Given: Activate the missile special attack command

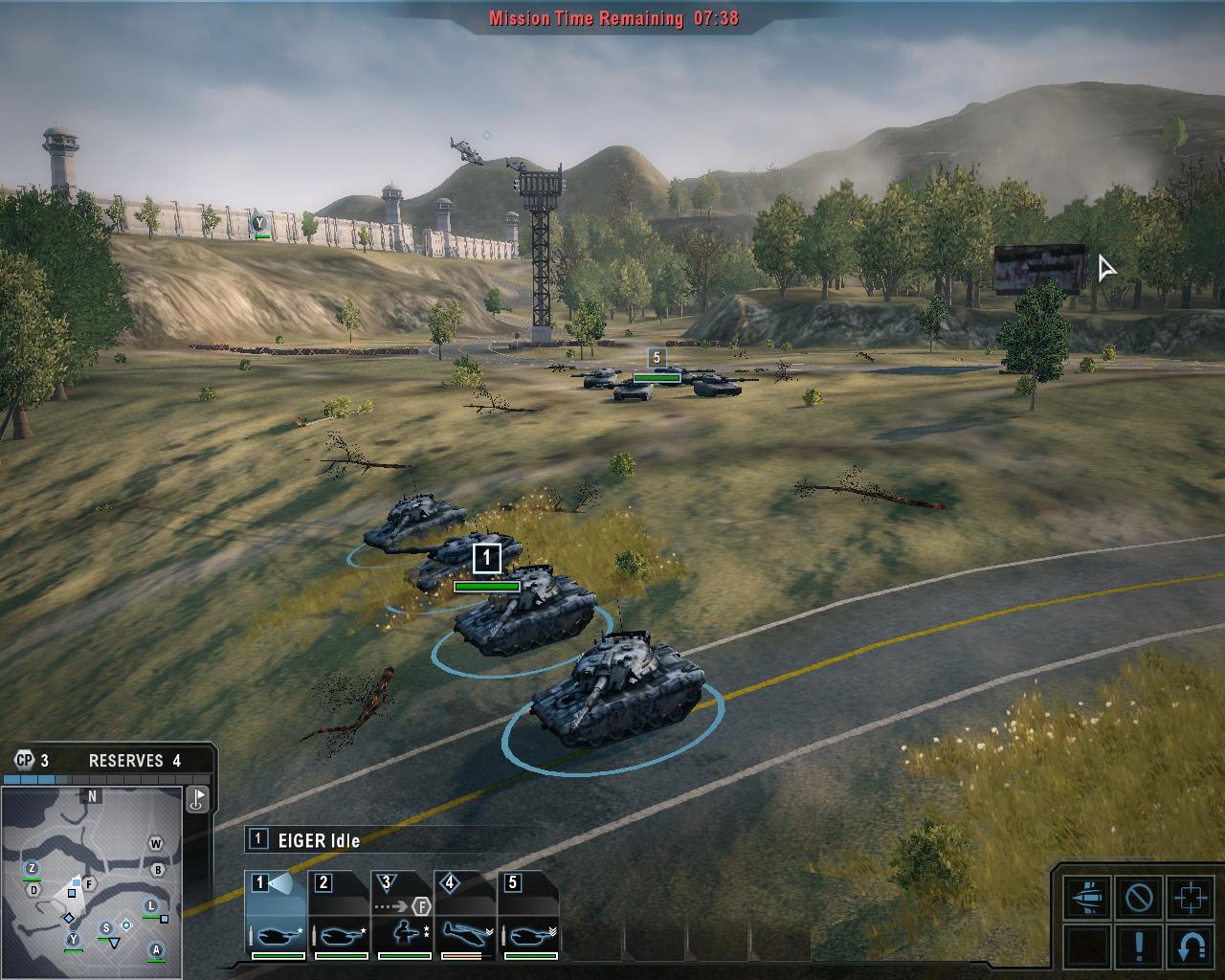Looking at the screenshot, I should pyautogui.click(x=1087, y=898).
